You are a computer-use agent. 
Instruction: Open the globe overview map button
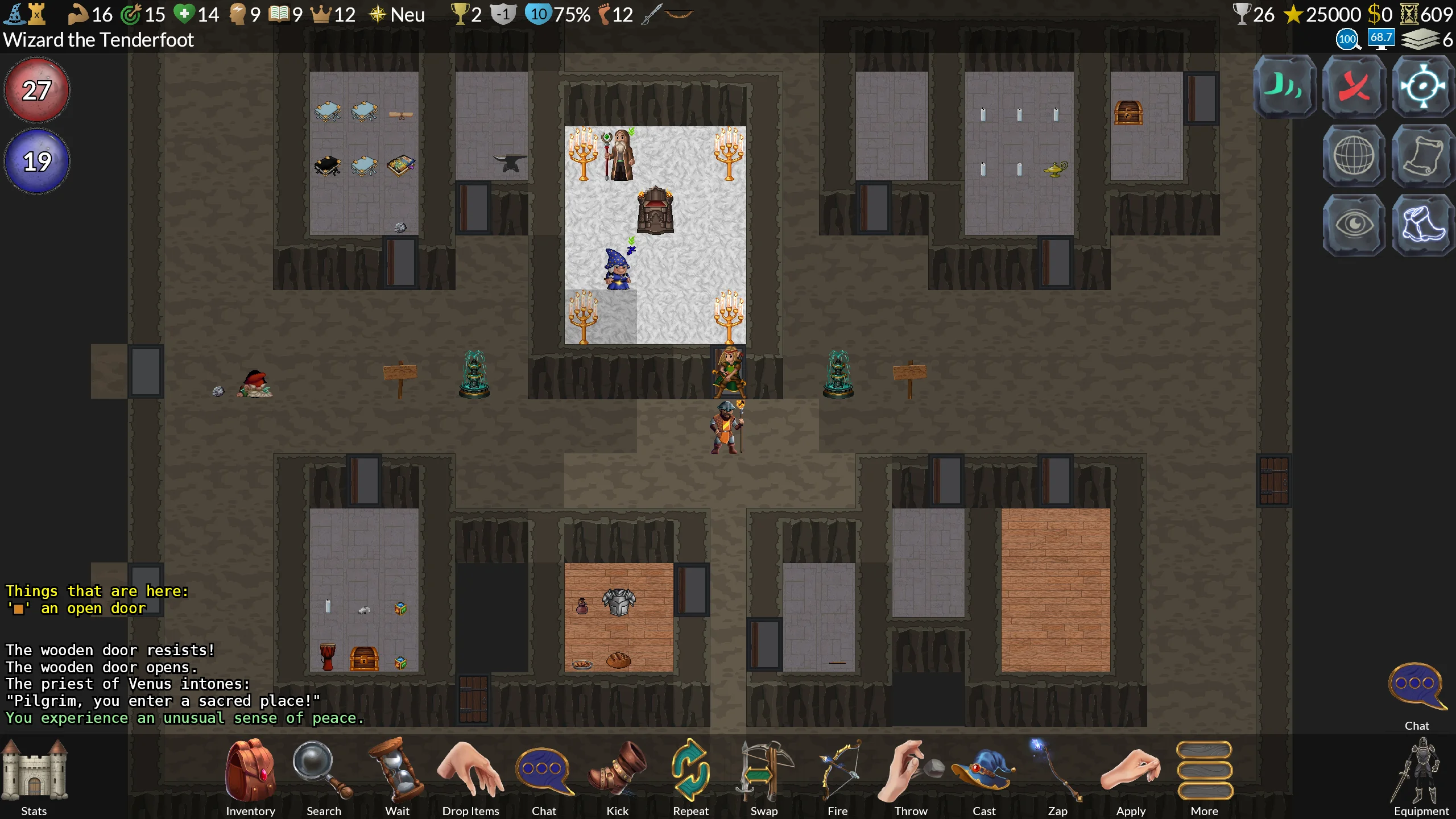click(x=1354, y=156)
